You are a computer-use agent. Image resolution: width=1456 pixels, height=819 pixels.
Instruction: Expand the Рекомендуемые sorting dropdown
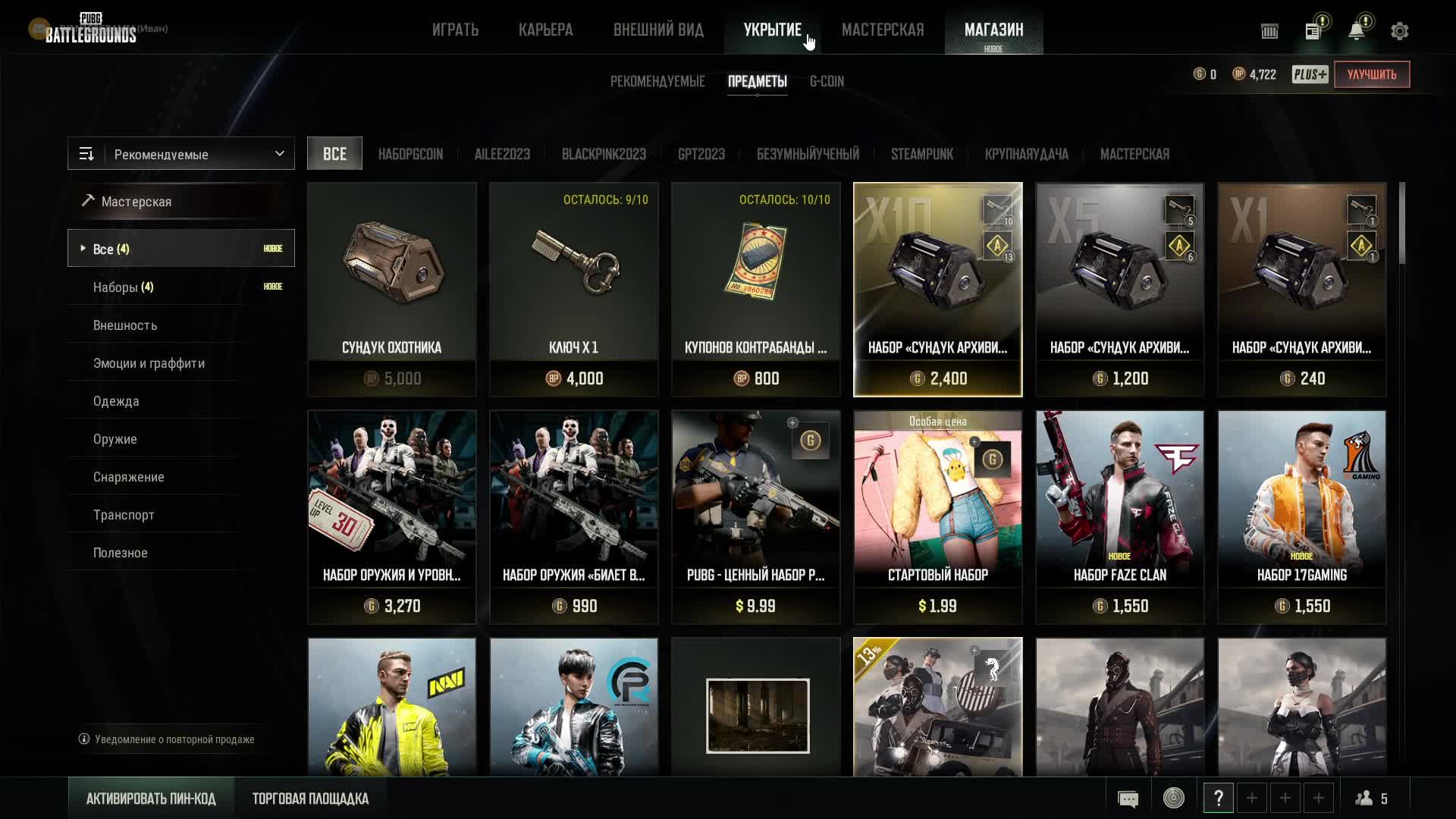[x=181, y=154]
